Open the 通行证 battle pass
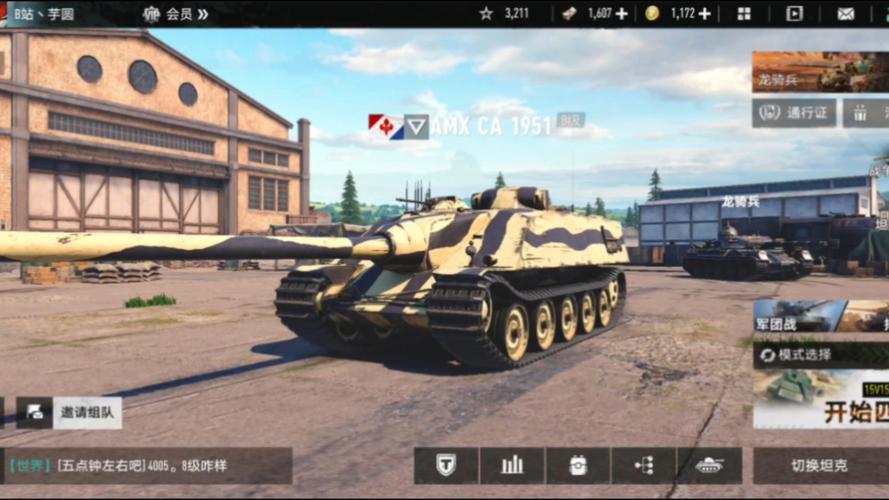 click(x=794, y=112)
